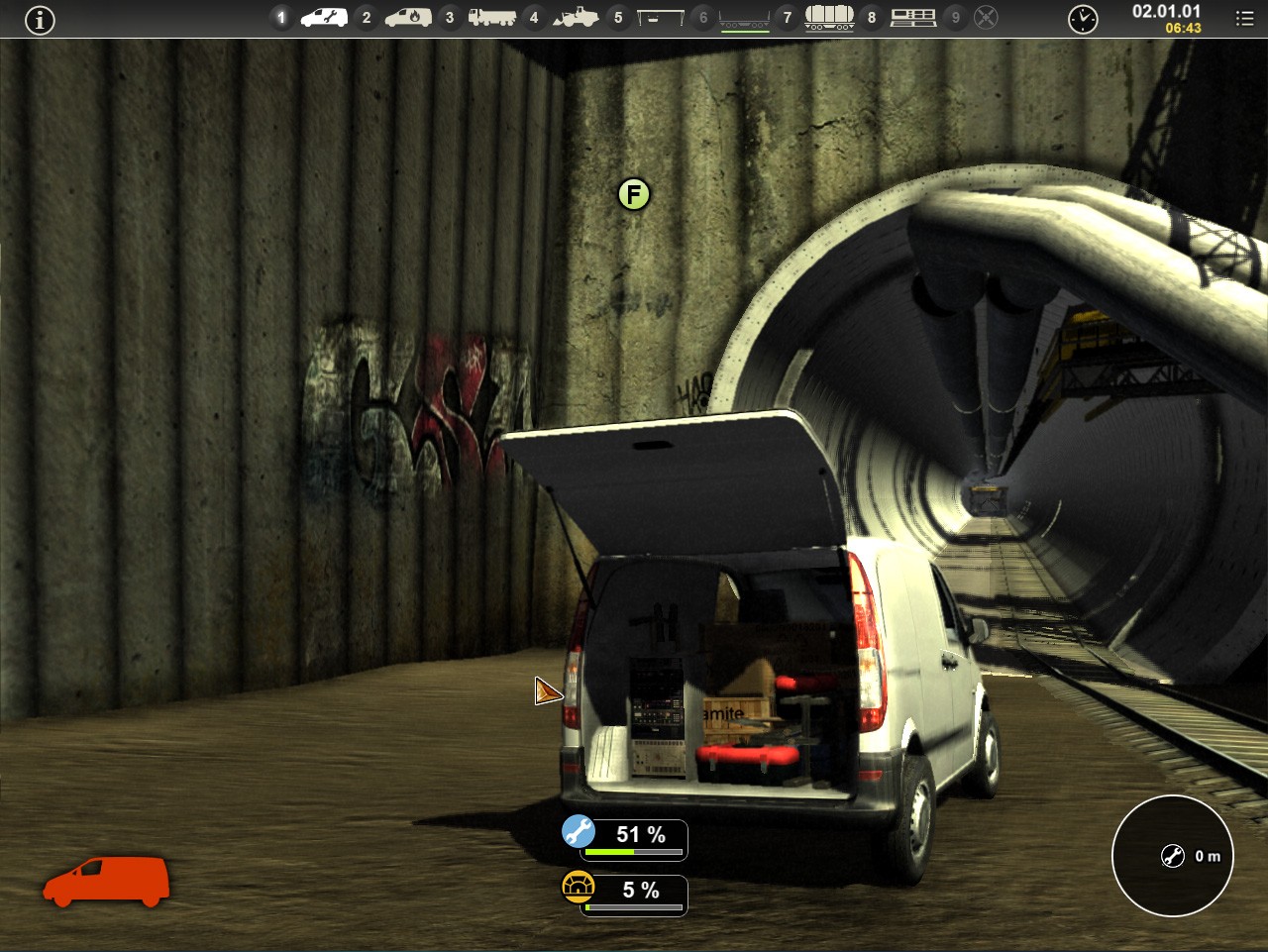Select the service van with wrench icon
The width and height of the screenshot is (1268, 952).
[x=324, y=18]
